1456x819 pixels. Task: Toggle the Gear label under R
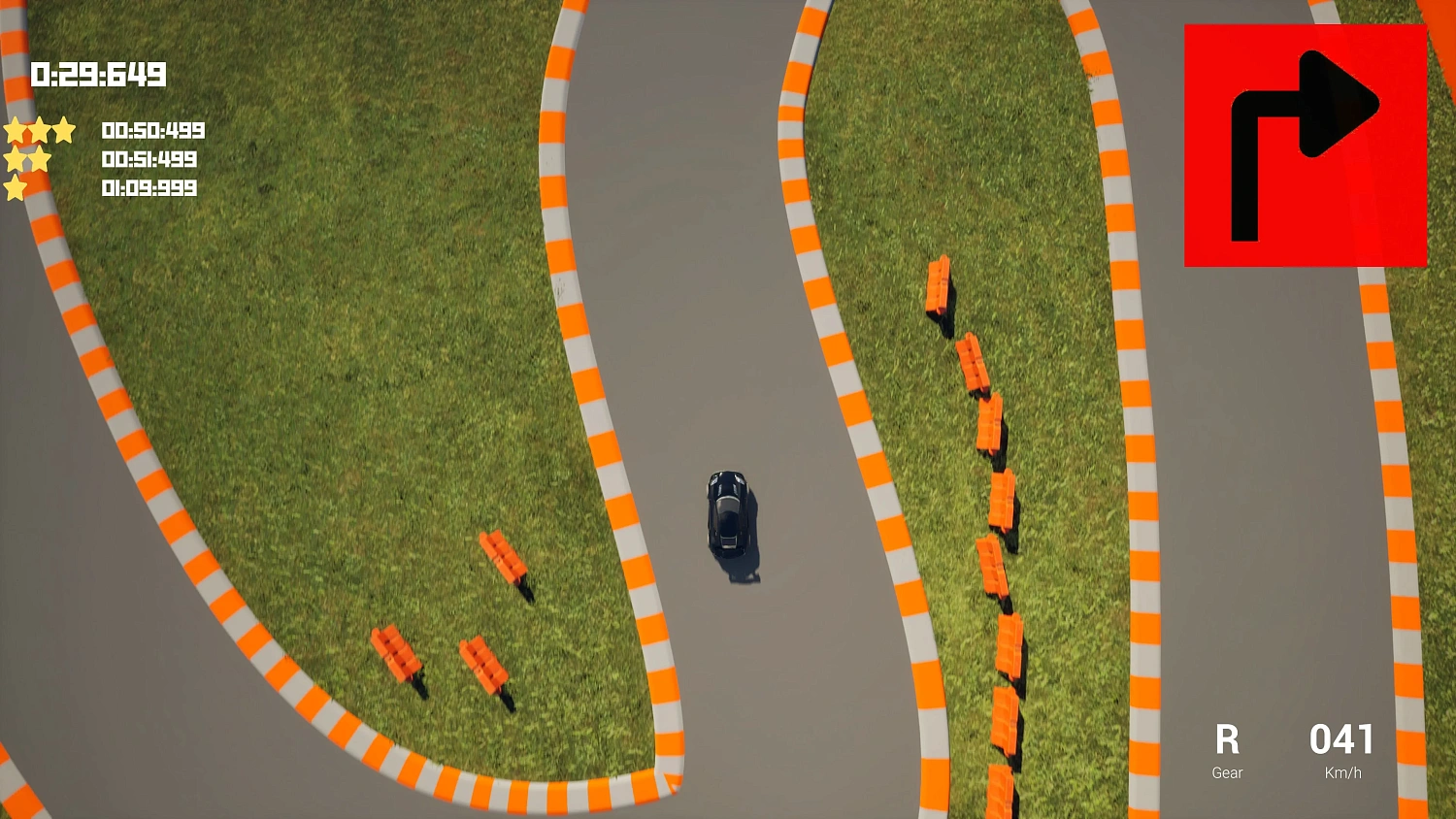(x=1226, y=772)
